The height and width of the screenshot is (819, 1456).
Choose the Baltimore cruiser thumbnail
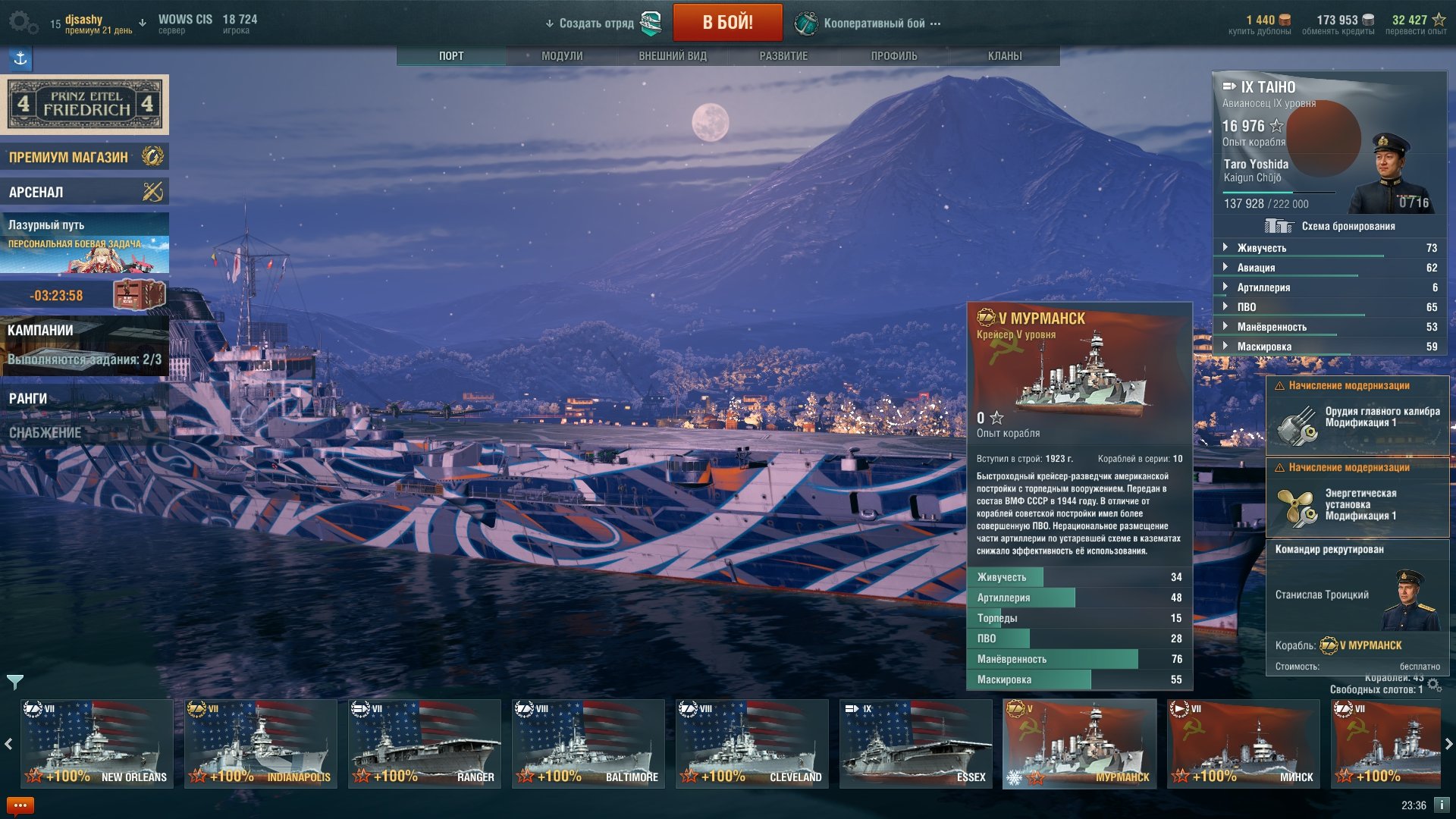point(588,744)
